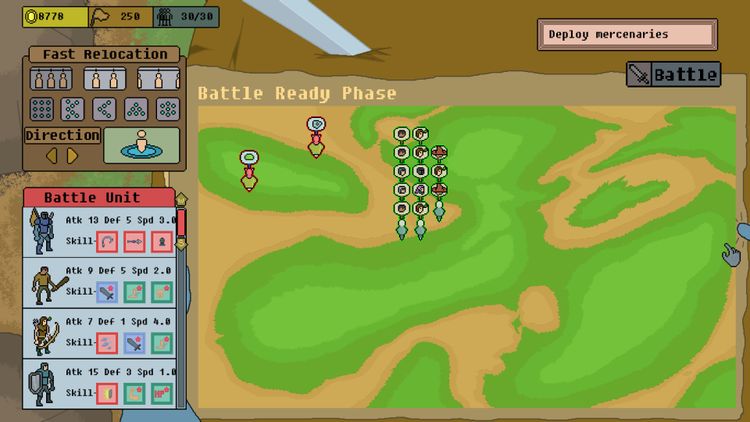The image size is (750, 422).
Task: Click the unit placement figure button
Action: click(x=141, y=145)
